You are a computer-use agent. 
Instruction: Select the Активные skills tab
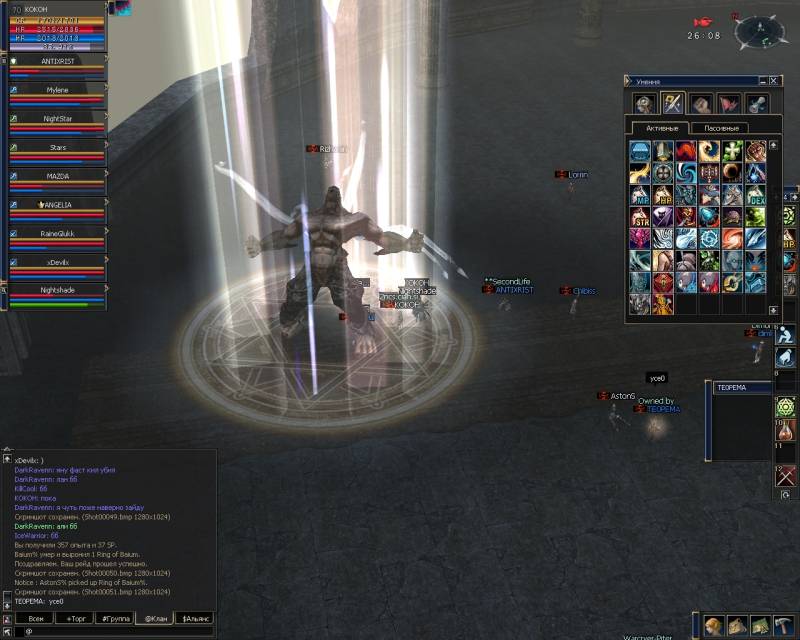(662, 128)
